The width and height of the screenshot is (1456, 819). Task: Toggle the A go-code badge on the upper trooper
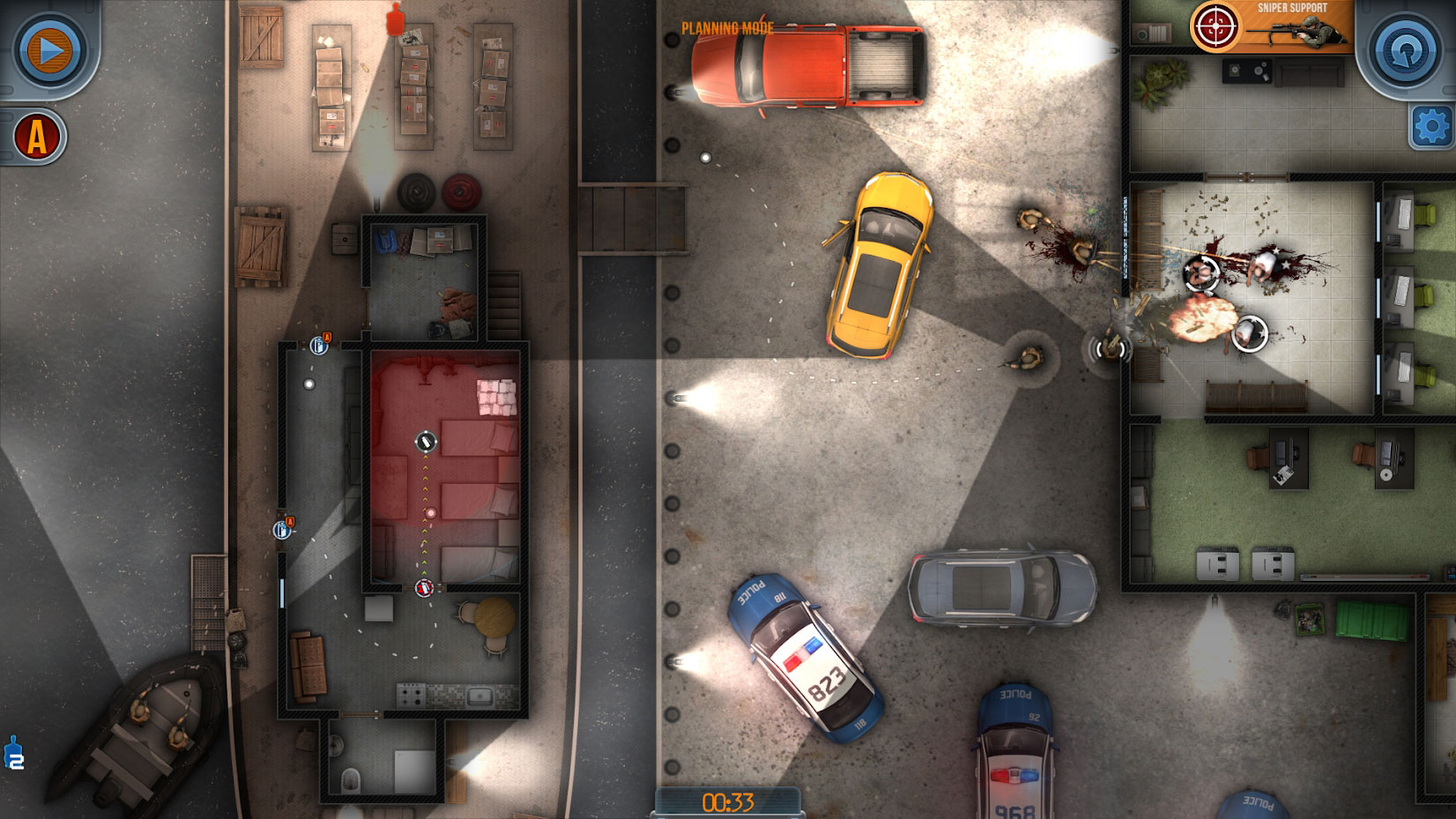point(327,336)
